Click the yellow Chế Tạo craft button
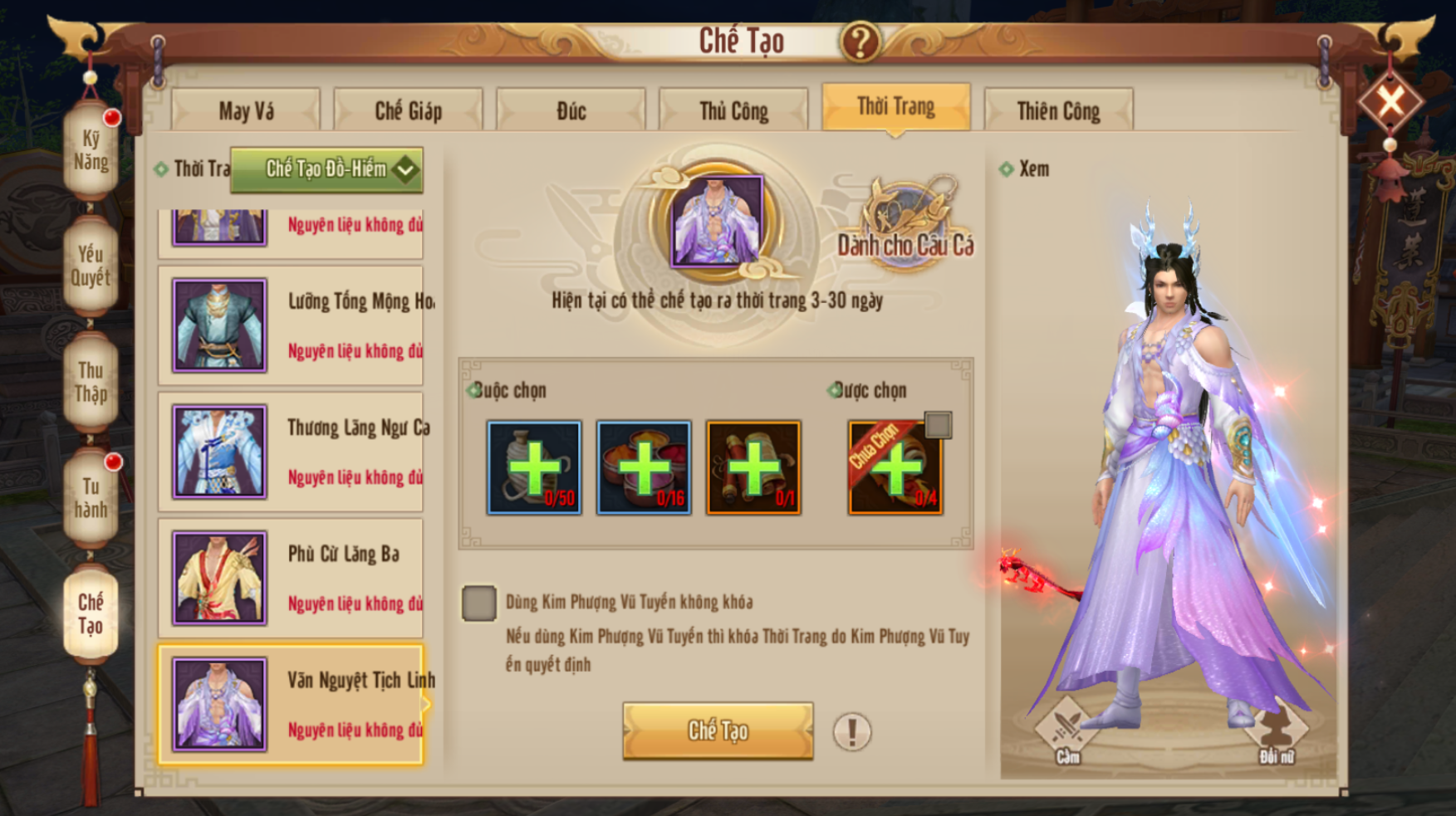This screenshot has width=1456, height=816. pos(718,730)
